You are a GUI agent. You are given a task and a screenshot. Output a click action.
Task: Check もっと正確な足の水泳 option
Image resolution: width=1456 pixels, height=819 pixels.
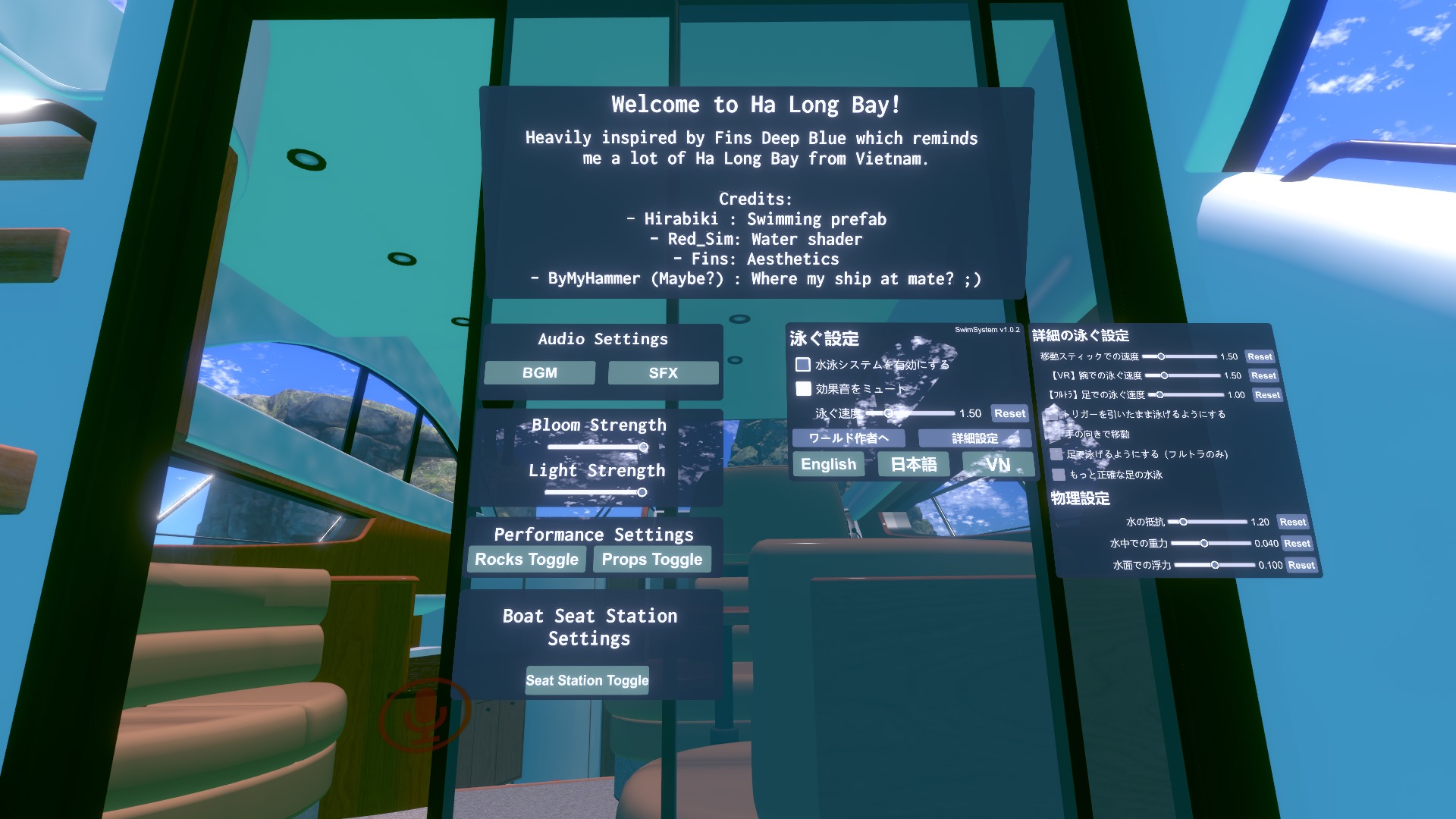coord(1058,474)
